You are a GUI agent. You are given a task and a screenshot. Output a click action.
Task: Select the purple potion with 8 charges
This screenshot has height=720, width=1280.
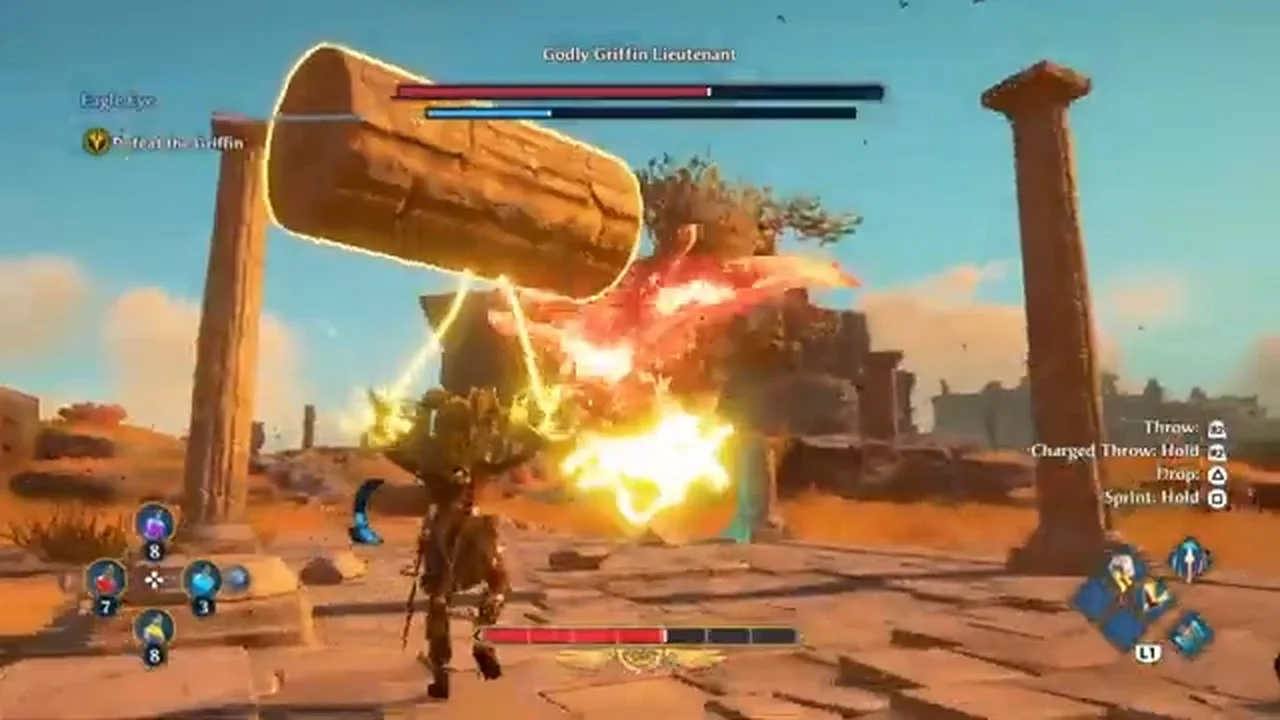tap(154, 524)
